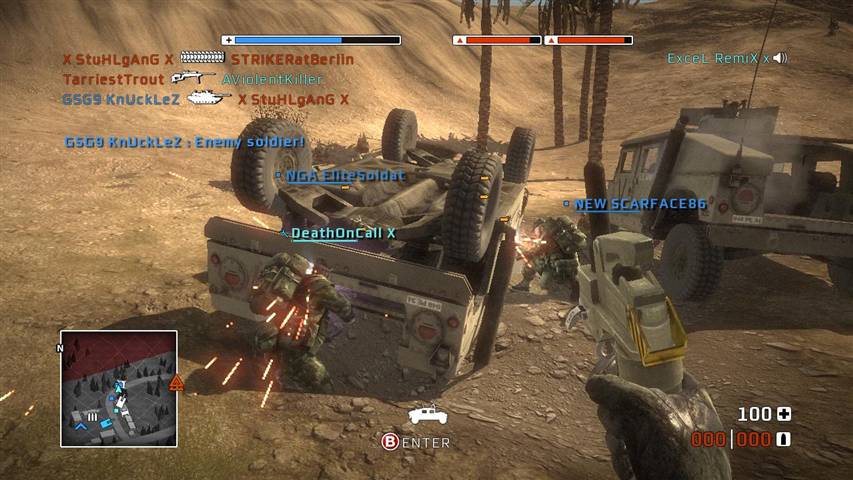
Task: Open the minimap in the corner
Action: tap(119, 388)
